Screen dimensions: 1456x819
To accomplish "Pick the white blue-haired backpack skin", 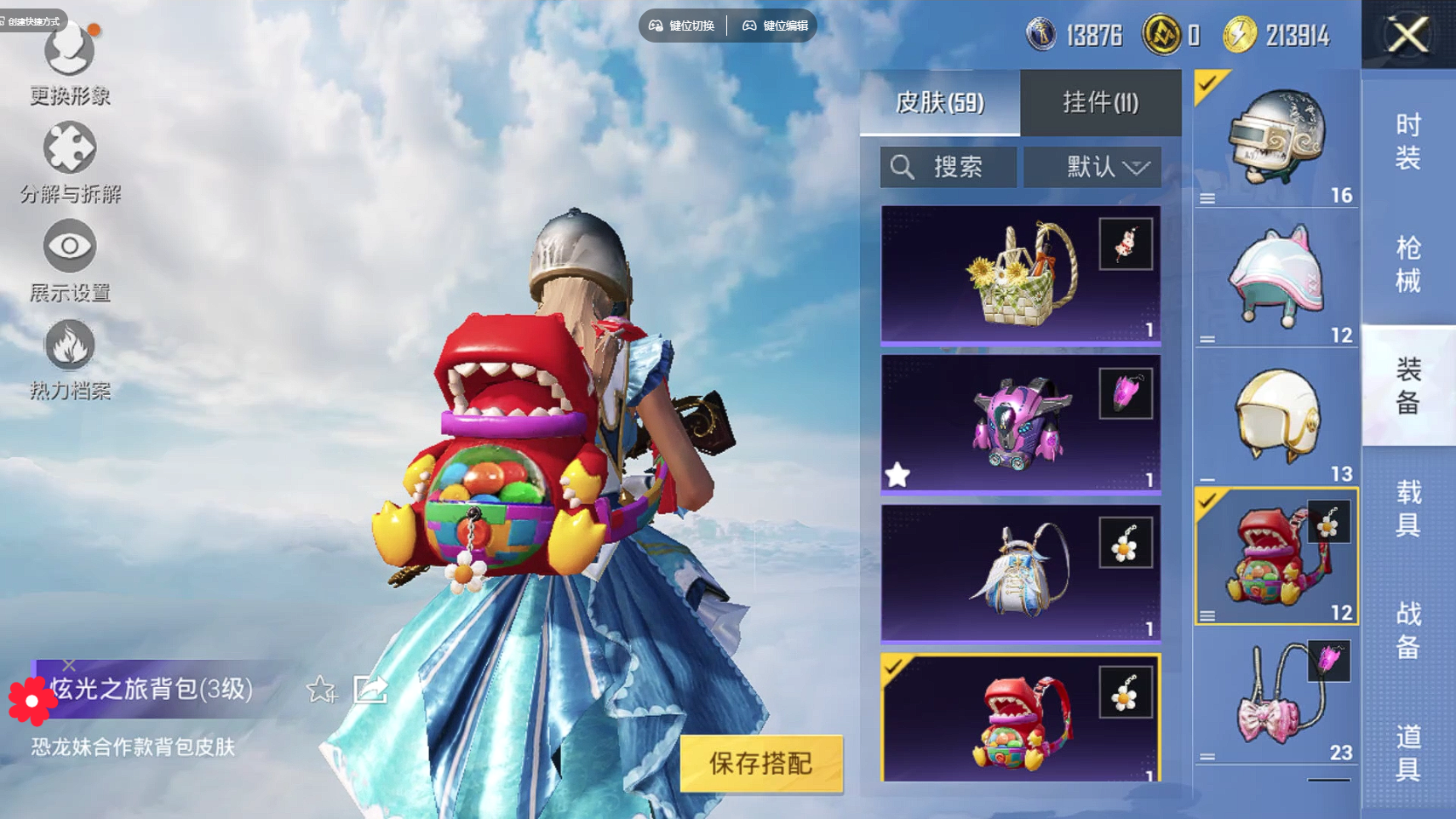I will 1020,573.
